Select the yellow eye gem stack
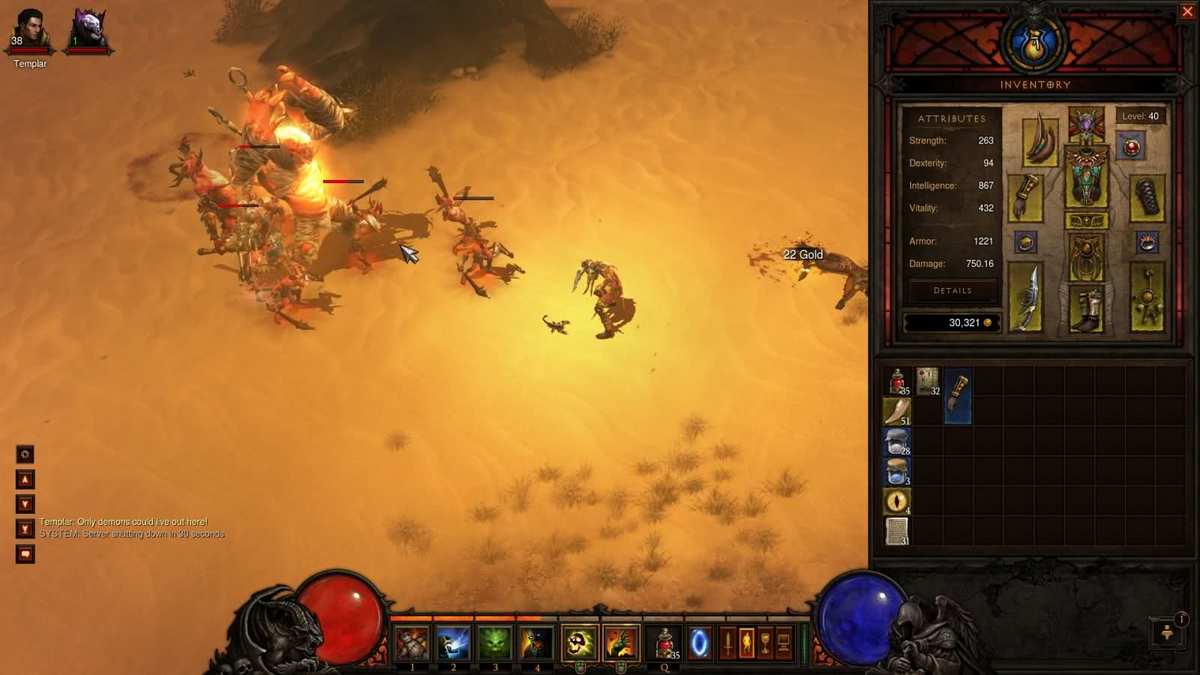 pyautogui.click(x=897, y=501)
